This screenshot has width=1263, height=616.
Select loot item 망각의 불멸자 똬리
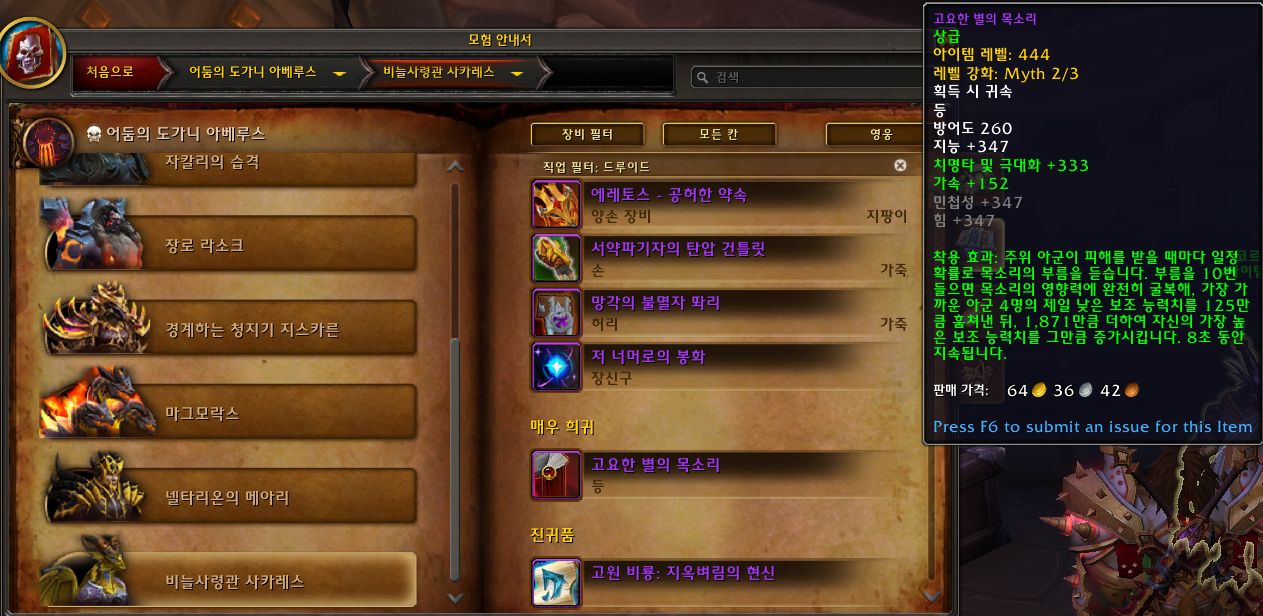coord(720,312)
